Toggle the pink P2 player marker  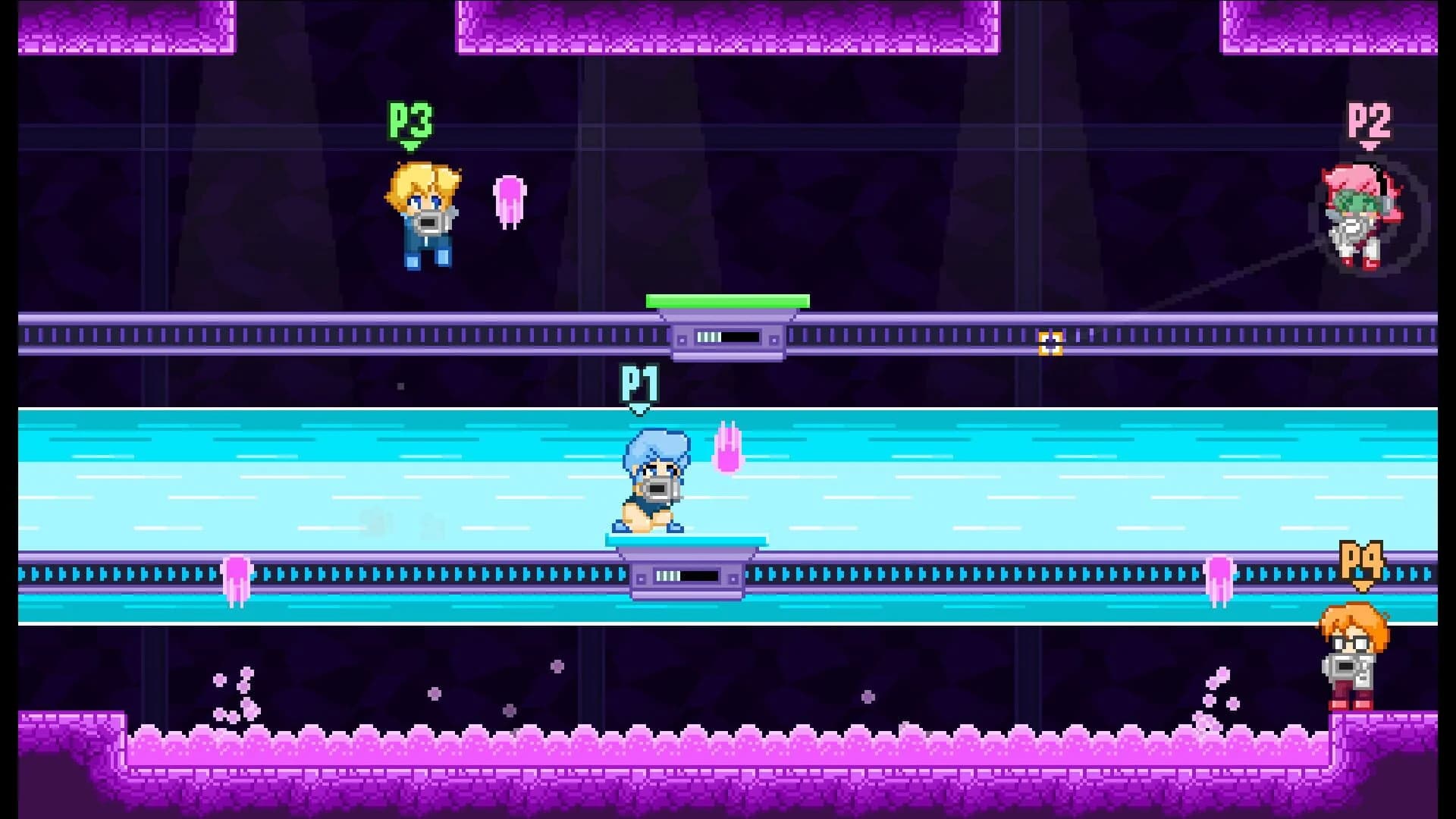coord(1367,120)
